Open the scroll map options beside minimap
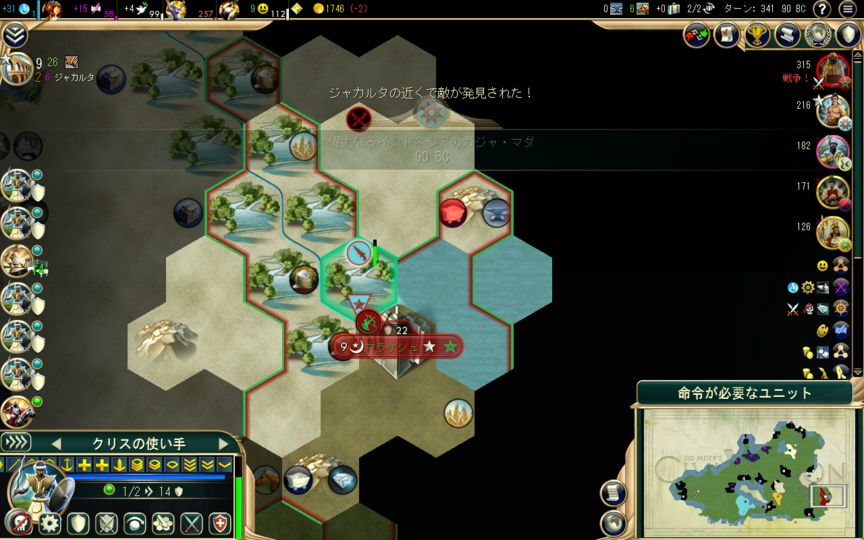The height and width of the screenshot is (540, 864). pos(614,493)
